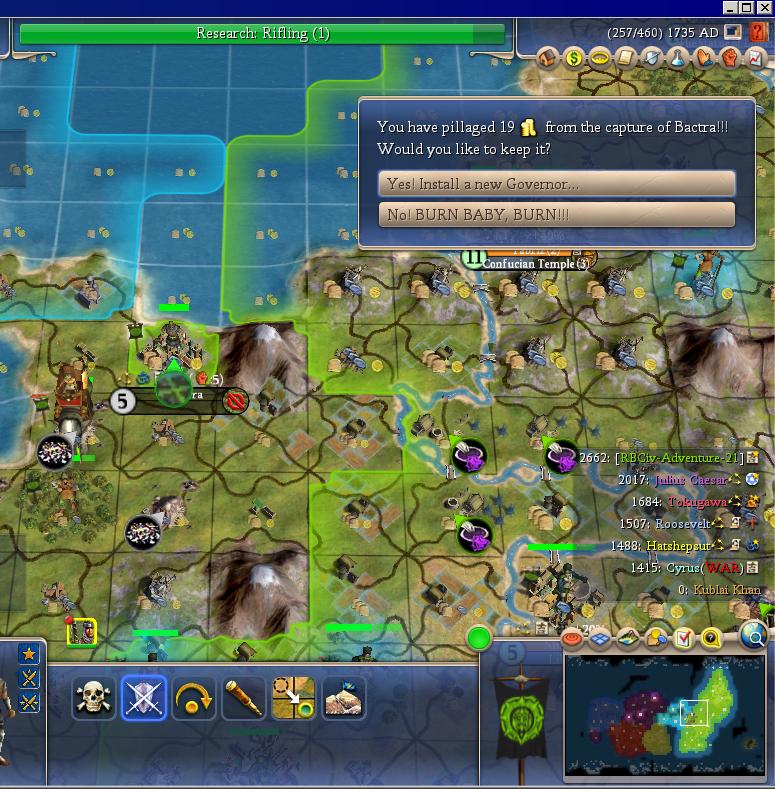Open the Technology Advisor flask icon
The height and width of the screenshot is (793, 775).
tap(678, 58)
